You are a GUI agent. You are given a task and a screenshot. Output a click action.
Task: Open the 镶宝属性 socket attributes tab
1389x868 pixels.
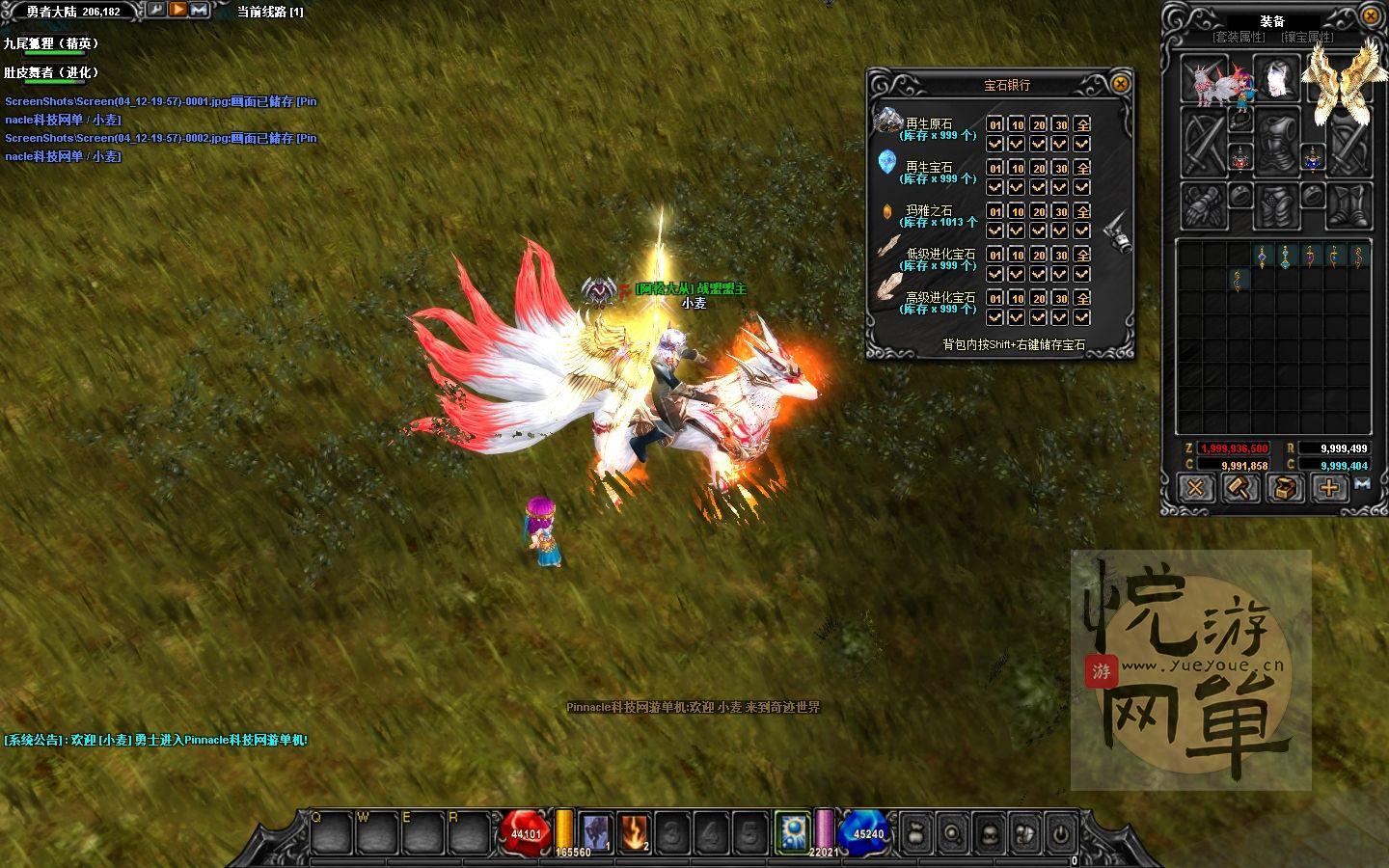coord(1308,38)
